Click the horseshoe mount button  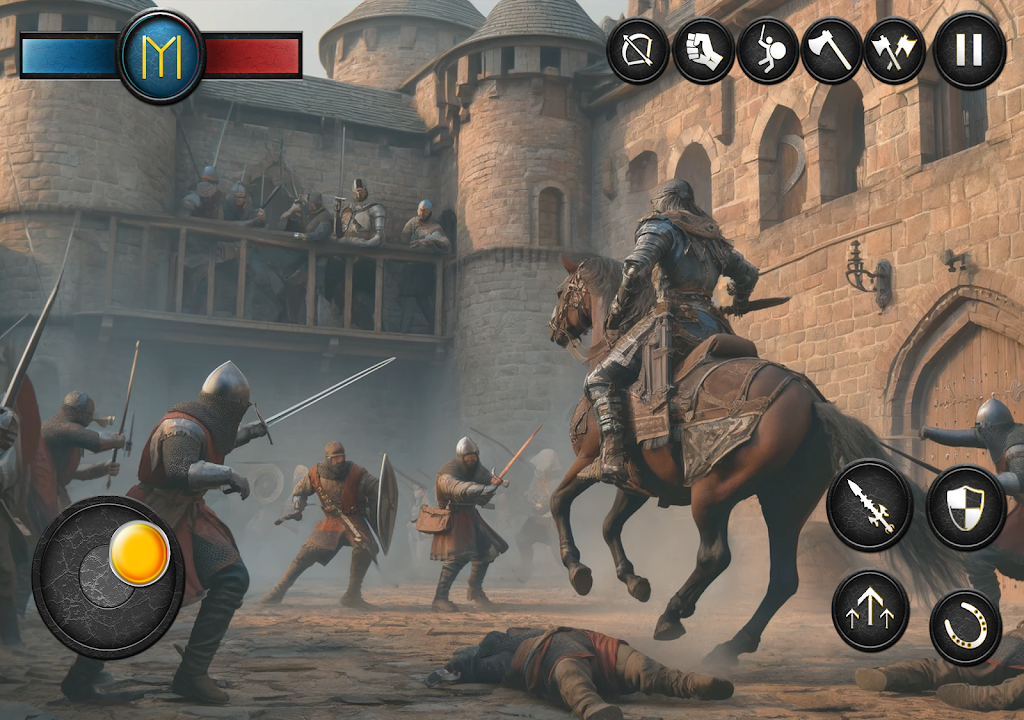coord(965,627)
